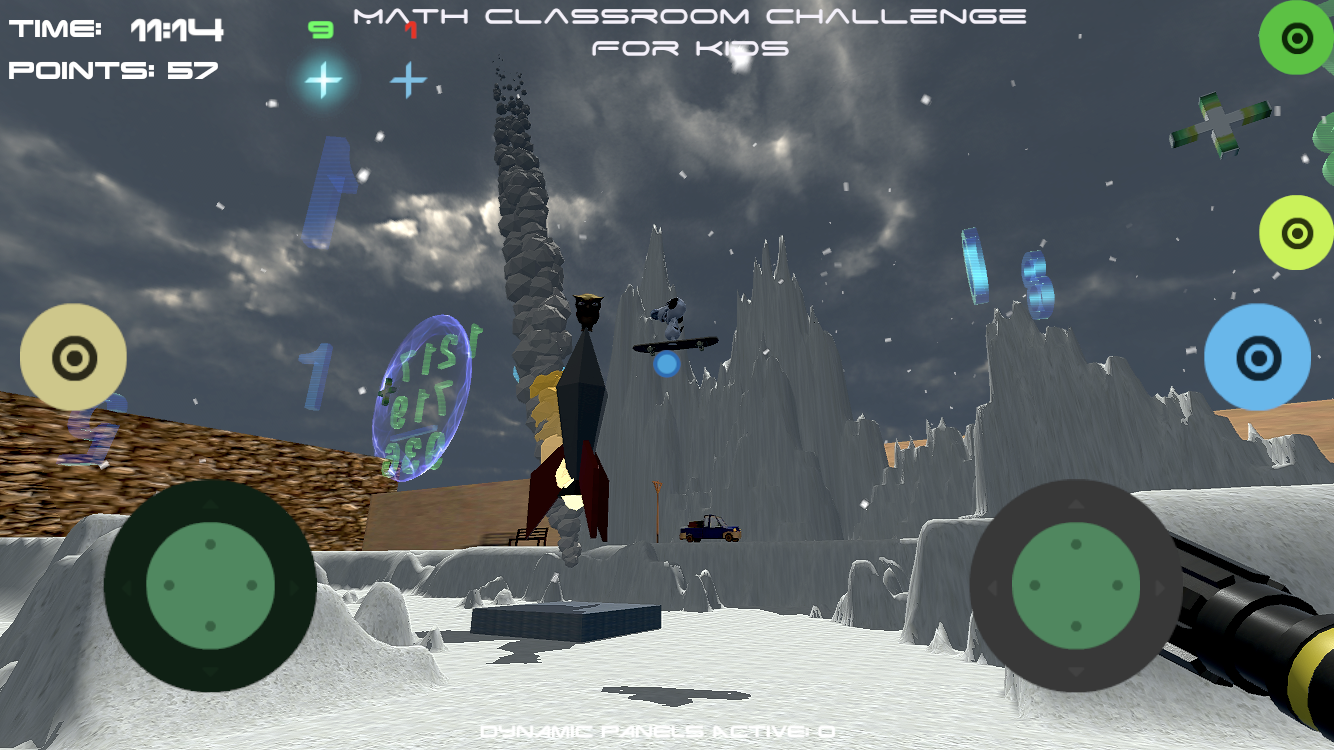Screen dimensions: 1334x750
Task: Tap the tan circular button
Action: click(x=73, y=357)
